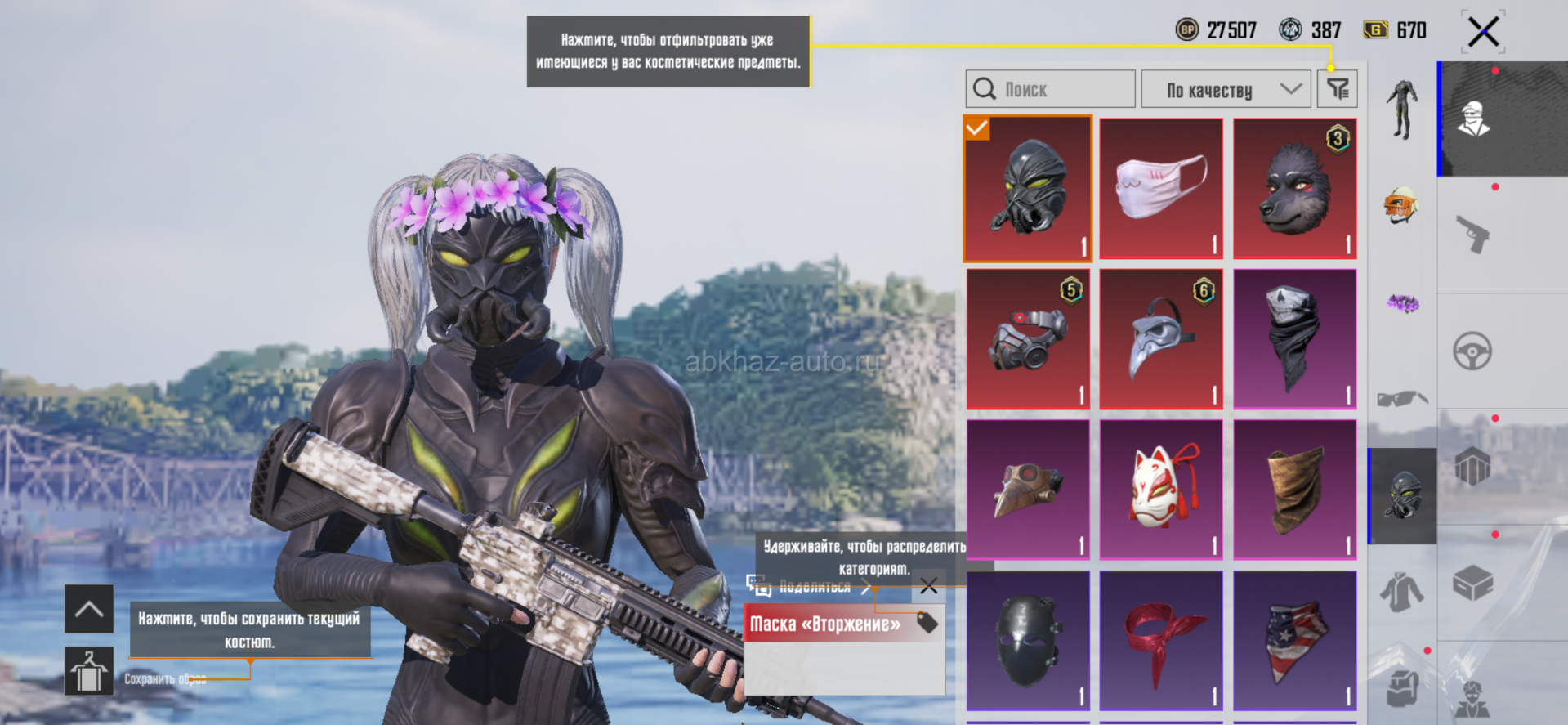Image resolution: width=1568 pixels, height=725 pixels.
Task: Switch to the pistol weapon skins tab
Action: [1472, 235]
